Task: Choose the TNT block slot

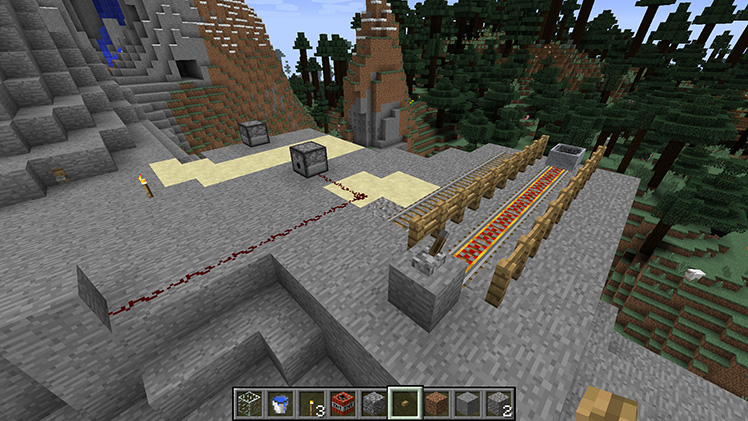Action: (x=344, y=402)
